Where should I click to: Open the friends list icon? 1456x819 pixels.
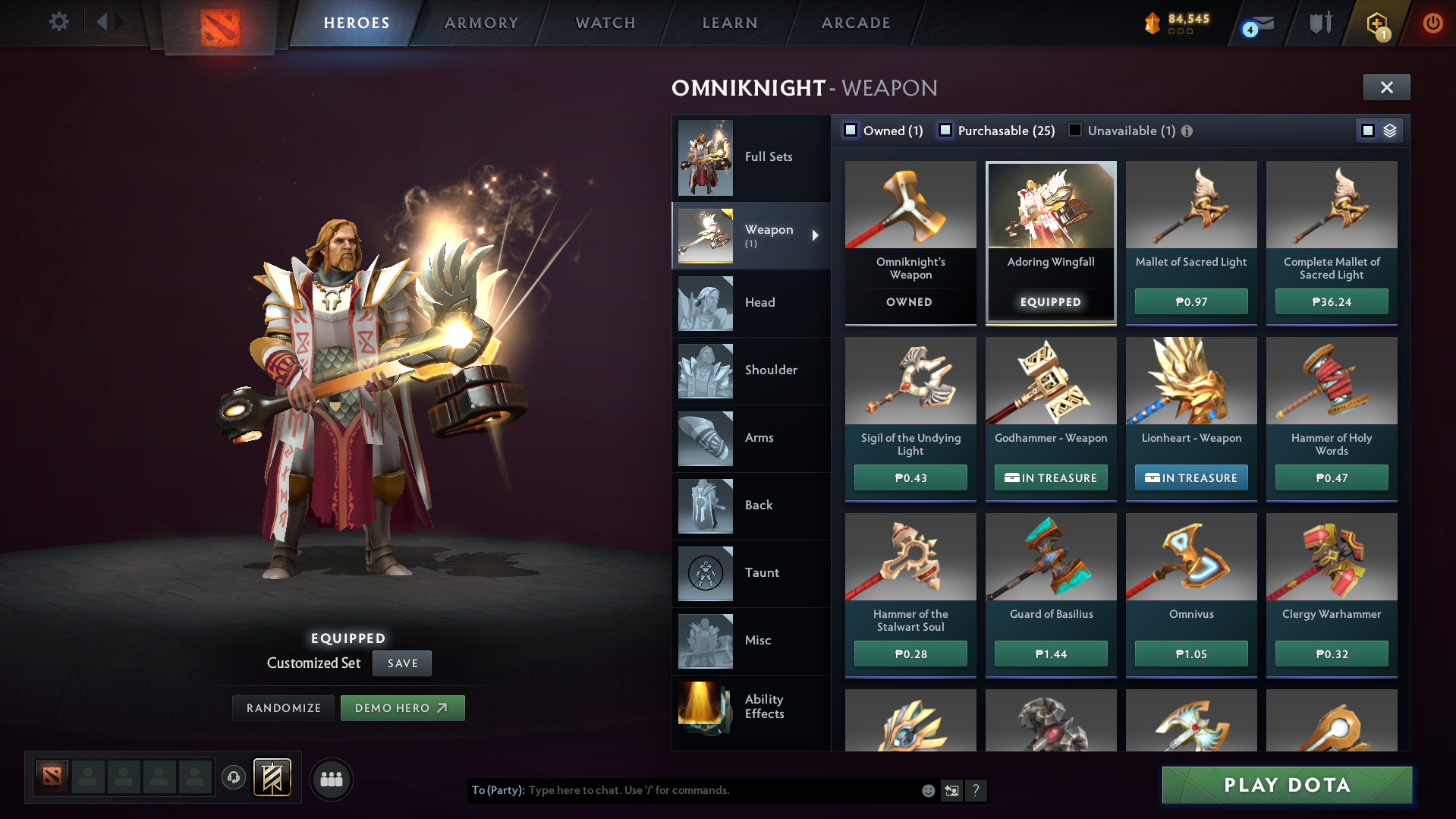tap(331, 779)
